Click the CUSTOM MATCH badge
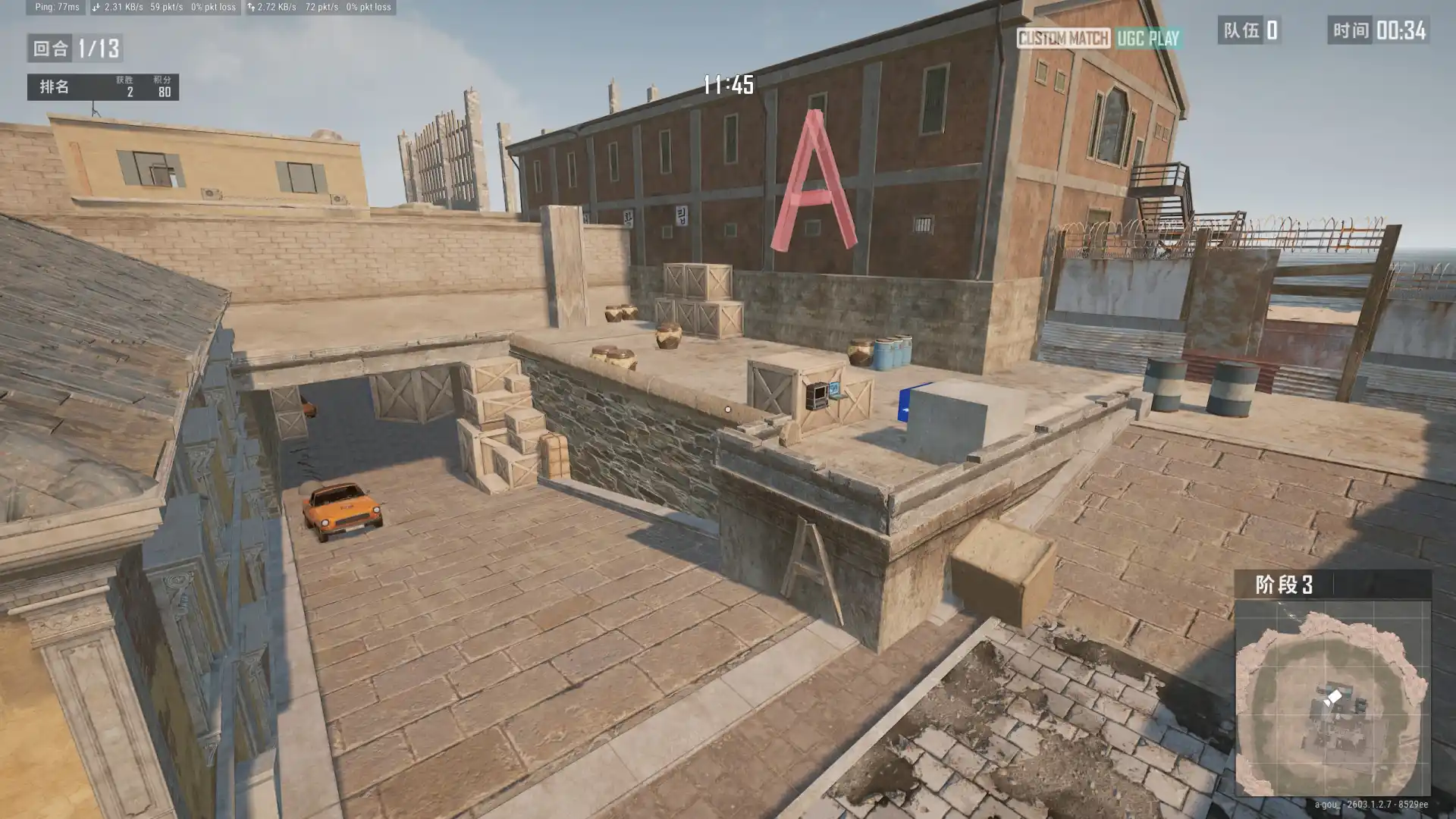Screen dimensions: 1456x819 coord(1062,39)
